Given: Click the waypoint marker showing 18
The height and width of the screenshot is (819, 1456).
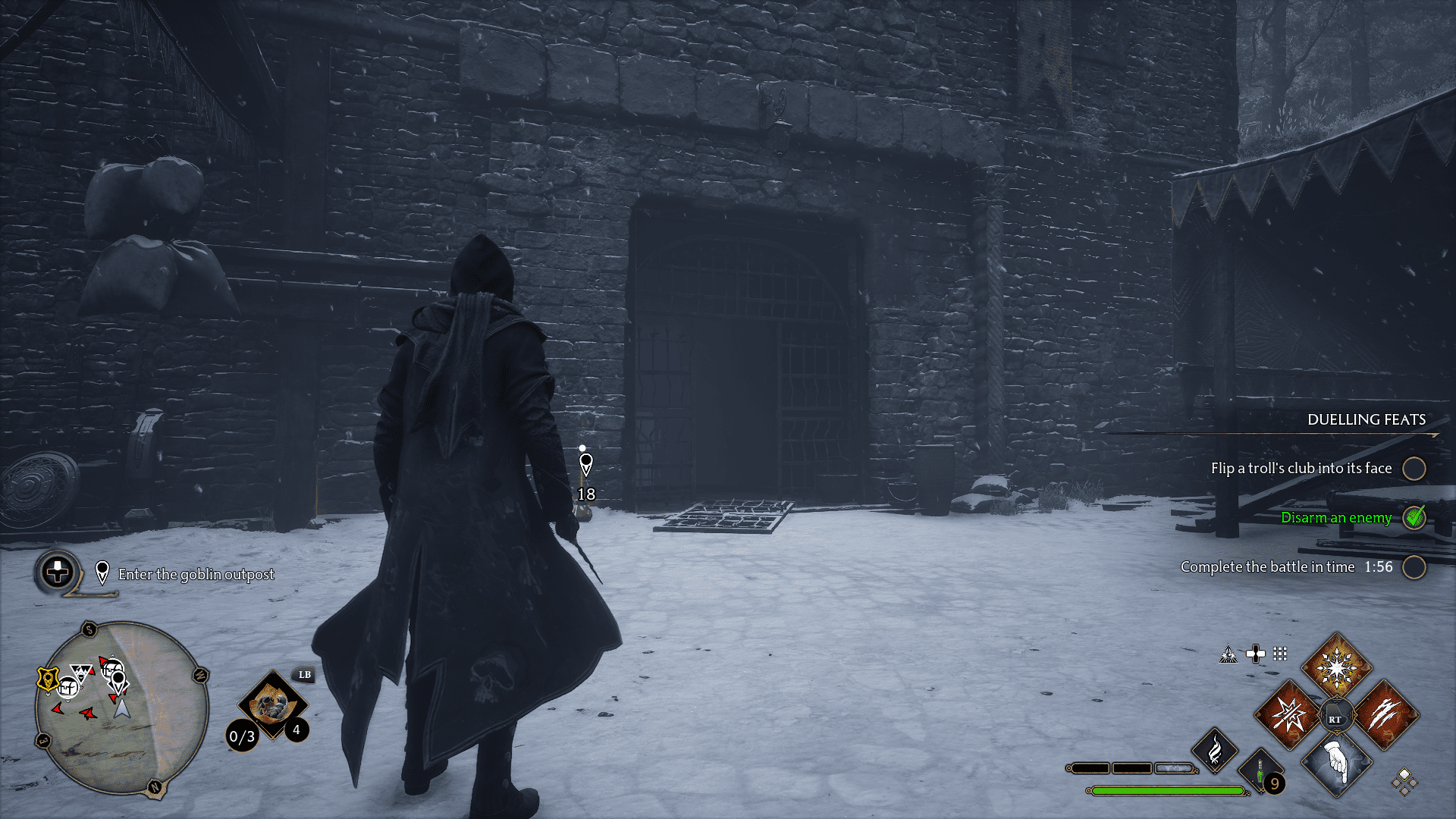Looking at the screenshot, I should [x=585, y=464].
